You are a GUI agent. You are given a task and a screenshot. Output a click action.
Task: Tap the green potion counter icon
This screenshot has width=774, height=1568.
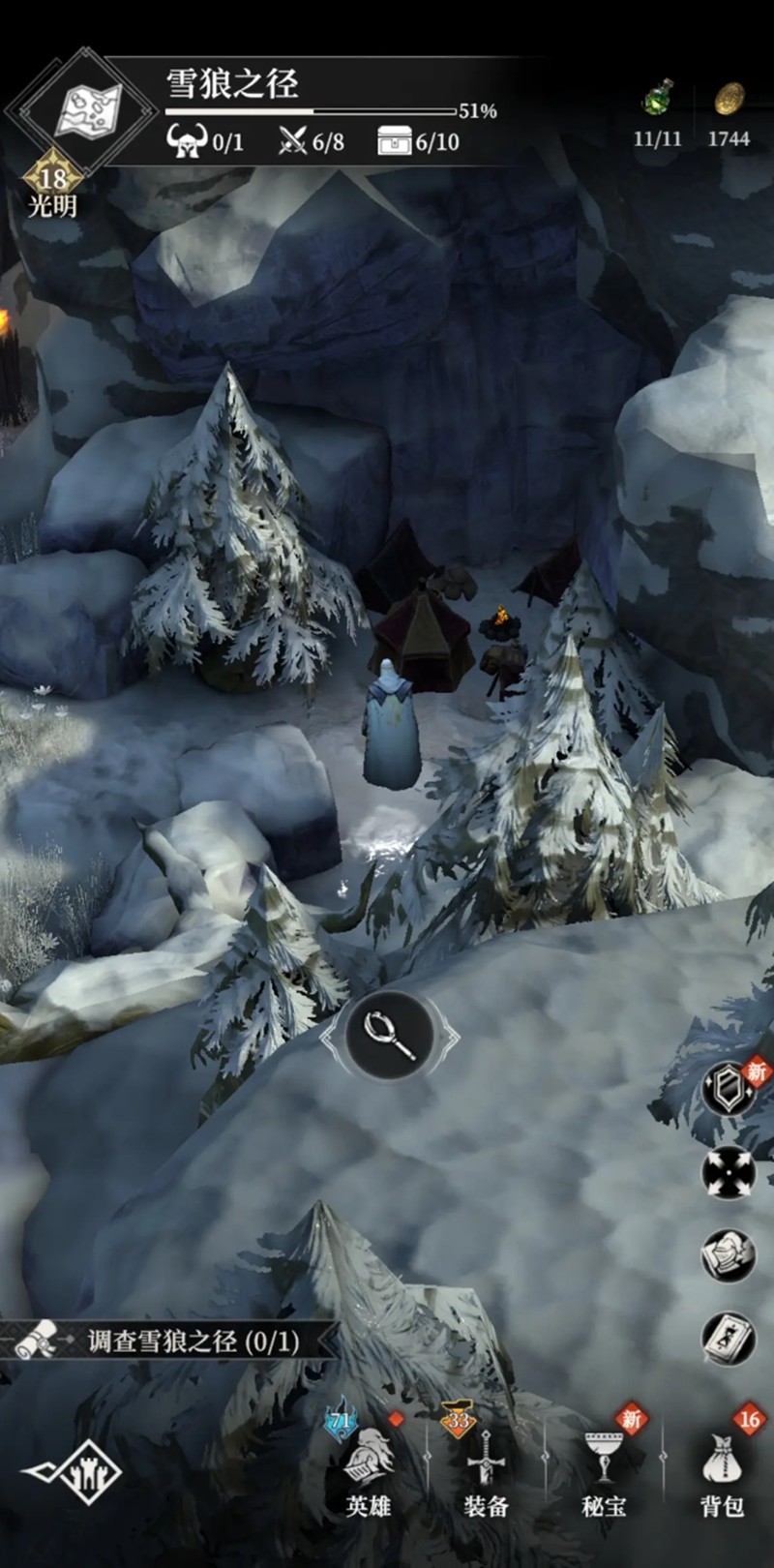658,101
